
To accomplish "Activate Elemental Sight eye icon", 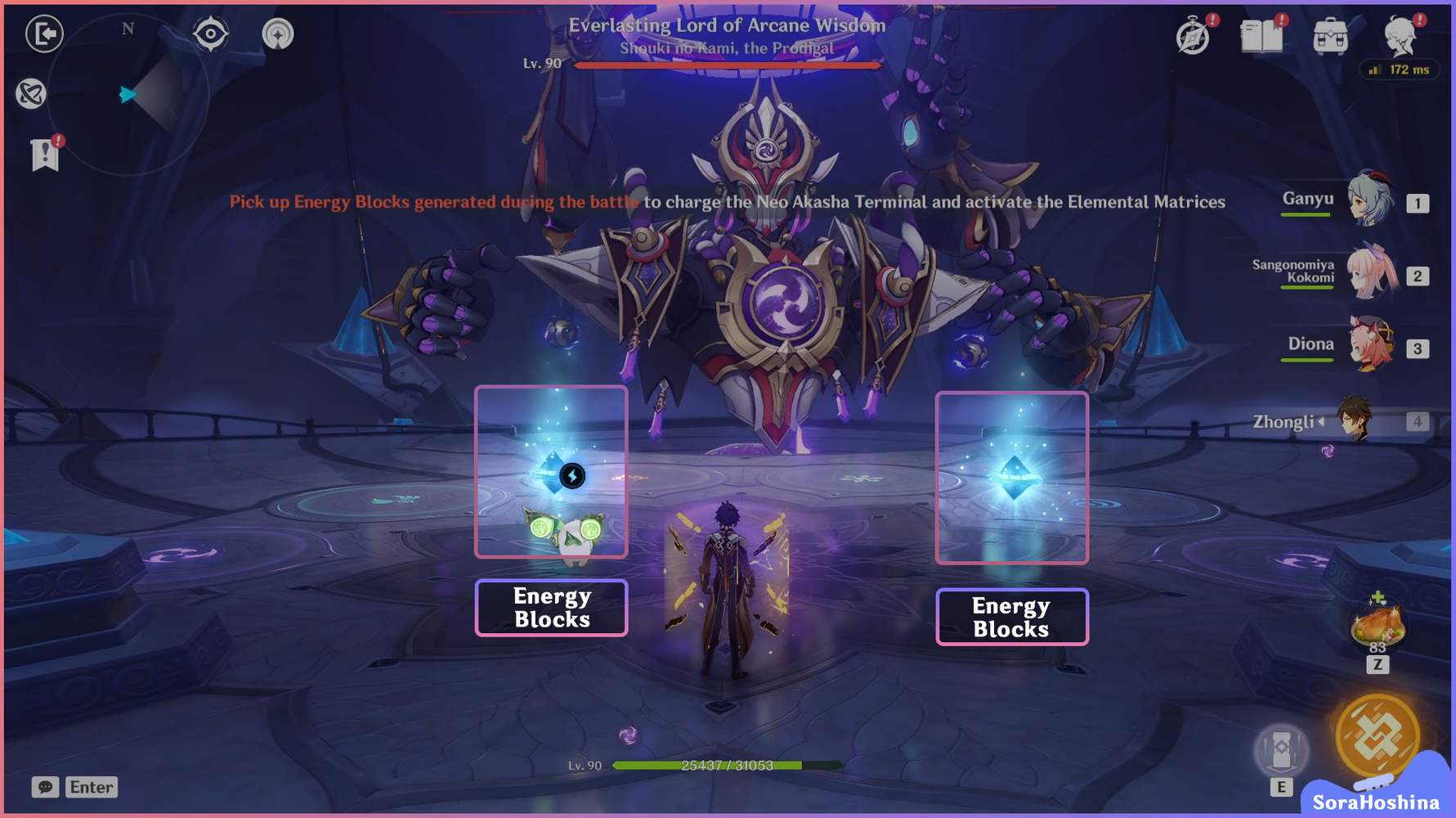I will pos(211,33).
